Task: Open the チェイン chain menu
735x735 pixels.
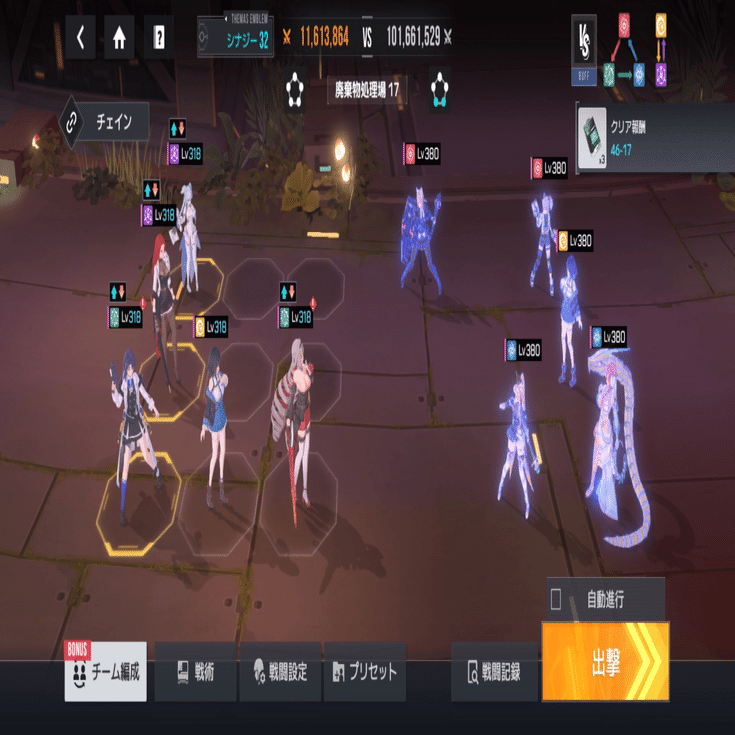Action: [105, 122]
